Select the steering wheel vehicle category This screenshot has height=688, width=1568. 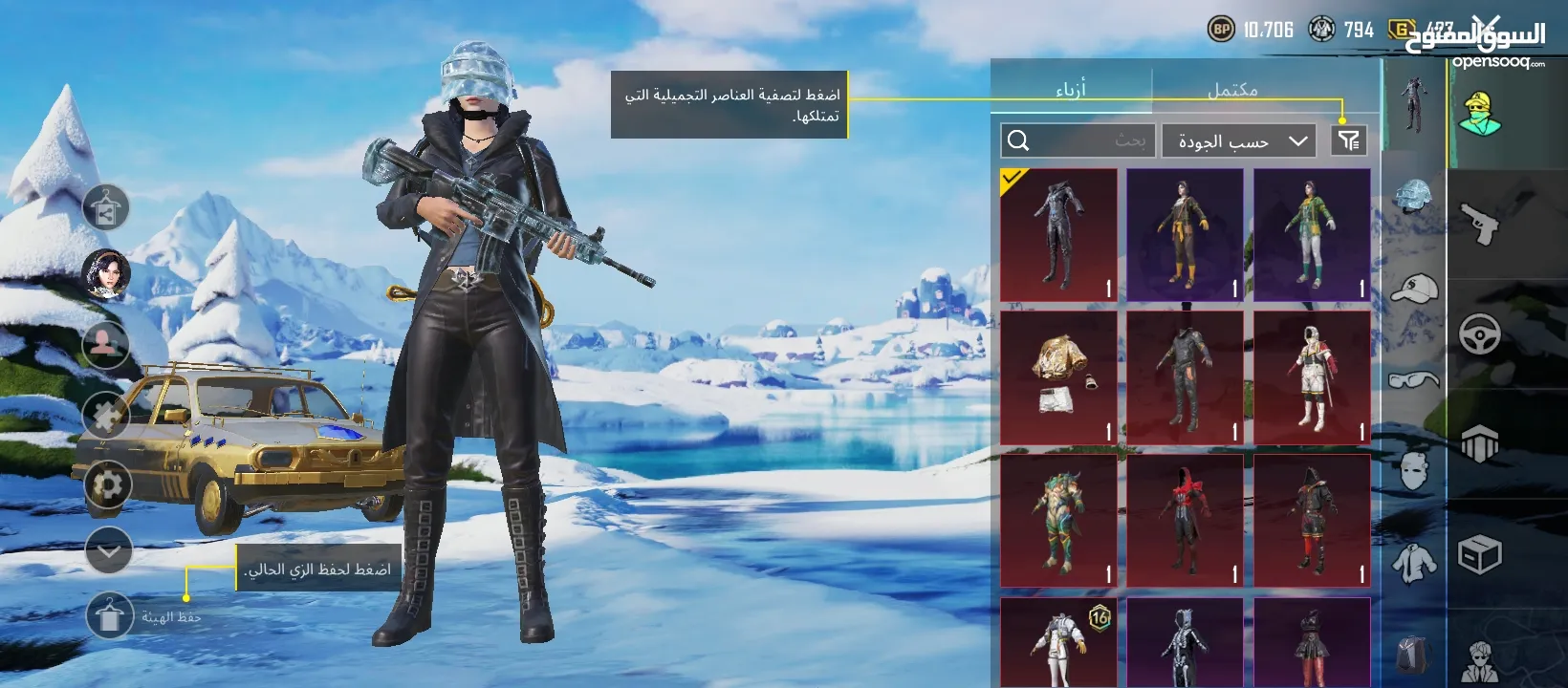(1480, 332)
